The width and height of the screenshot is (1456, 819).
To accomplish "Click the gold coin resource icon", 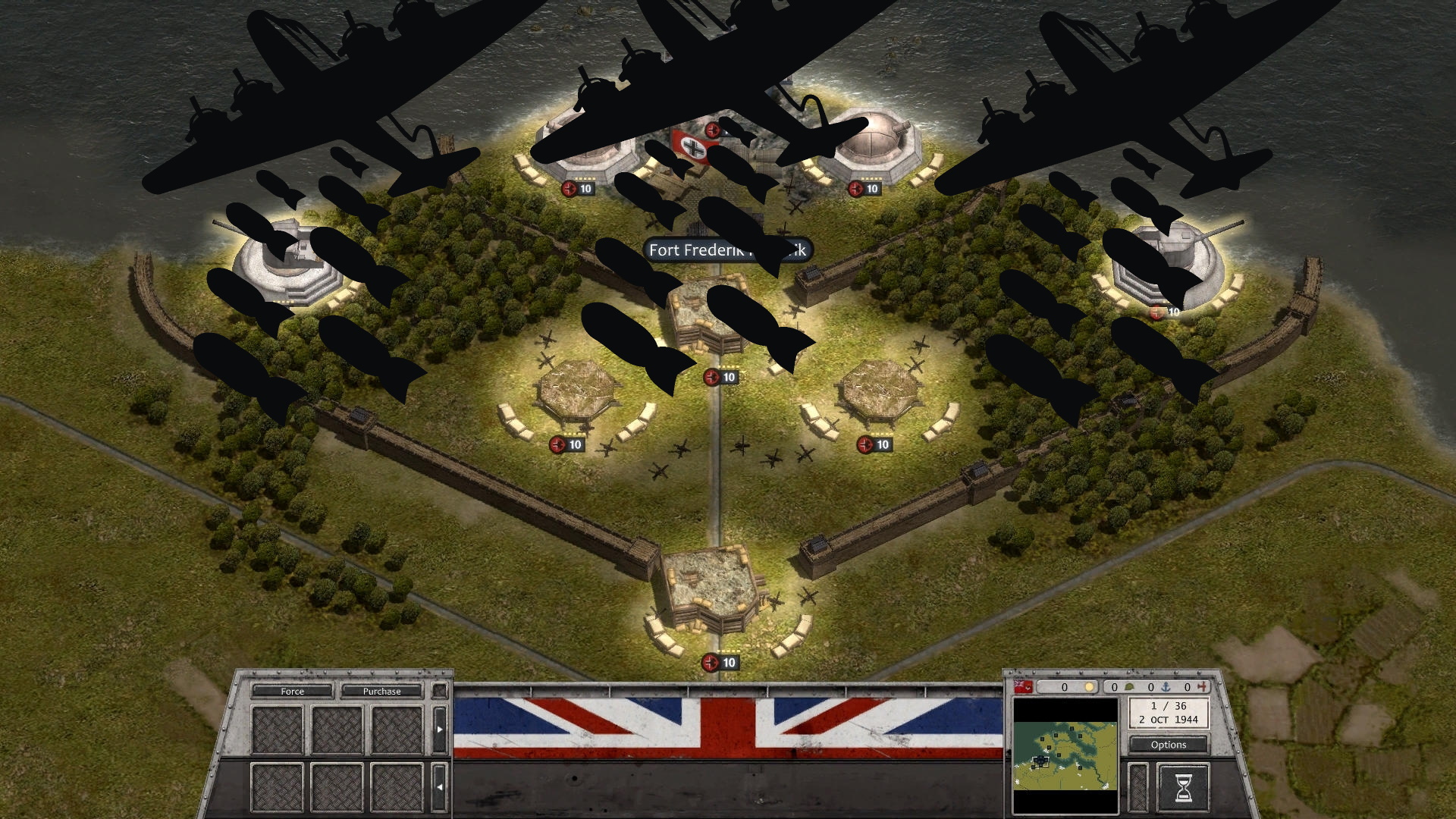I will (1089, 687).
